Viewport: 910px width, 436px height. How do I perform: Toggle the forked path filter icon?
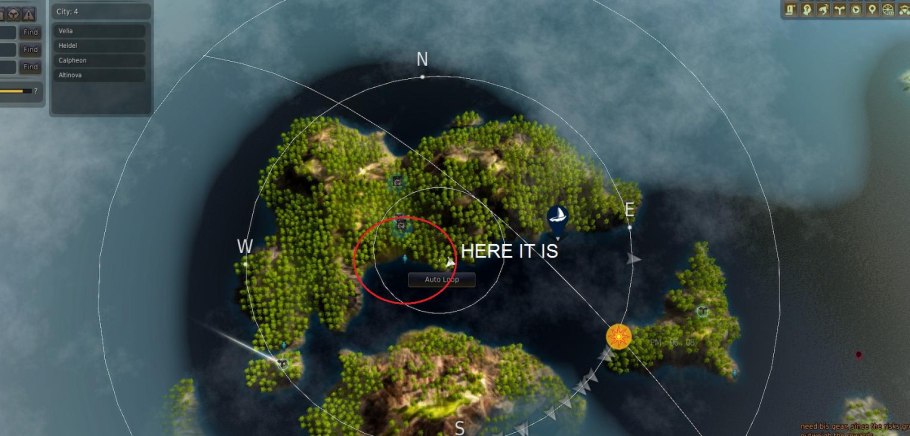(x=839, y=10)
